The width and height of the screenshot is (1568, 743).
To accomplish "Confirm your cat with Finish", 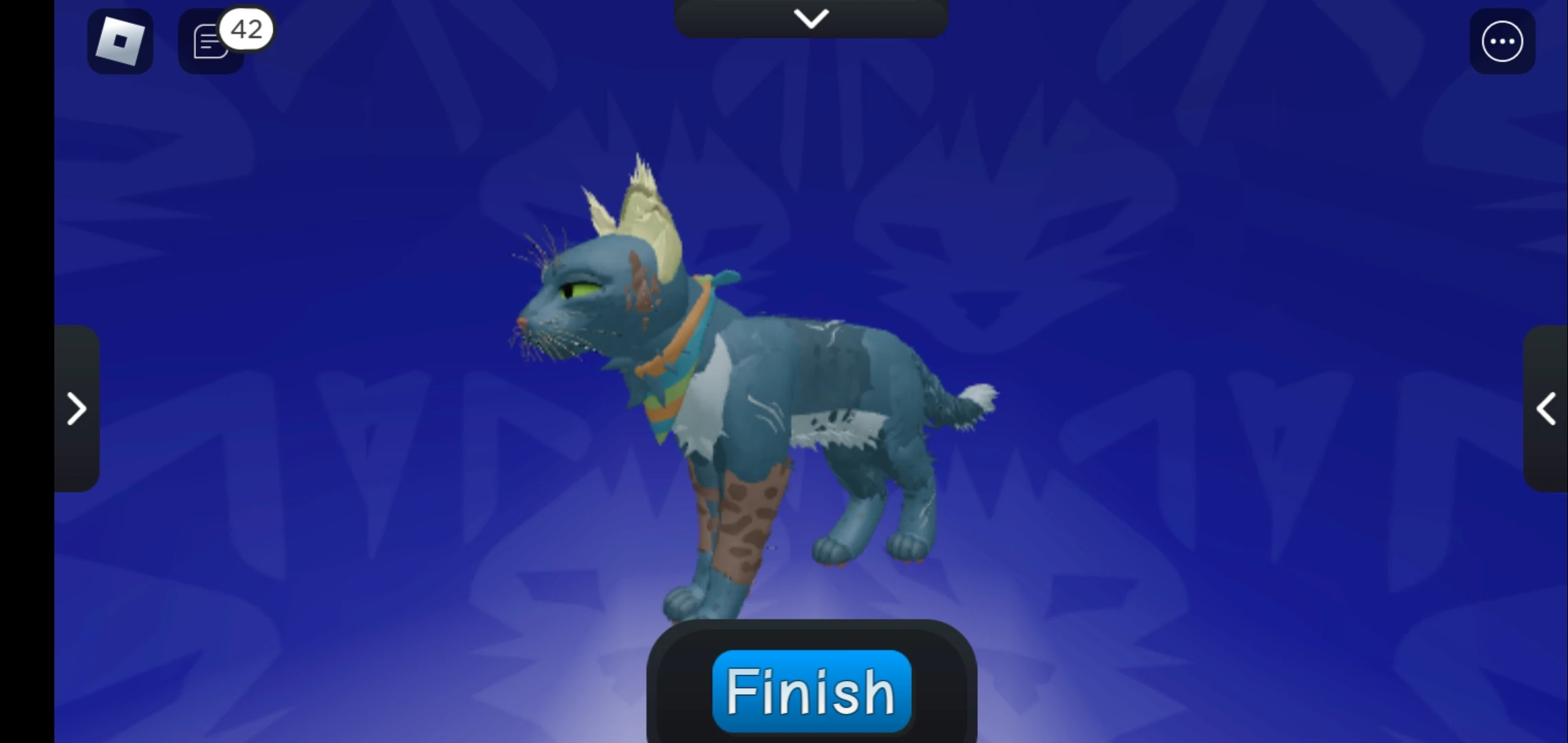I will coord(811,691).
